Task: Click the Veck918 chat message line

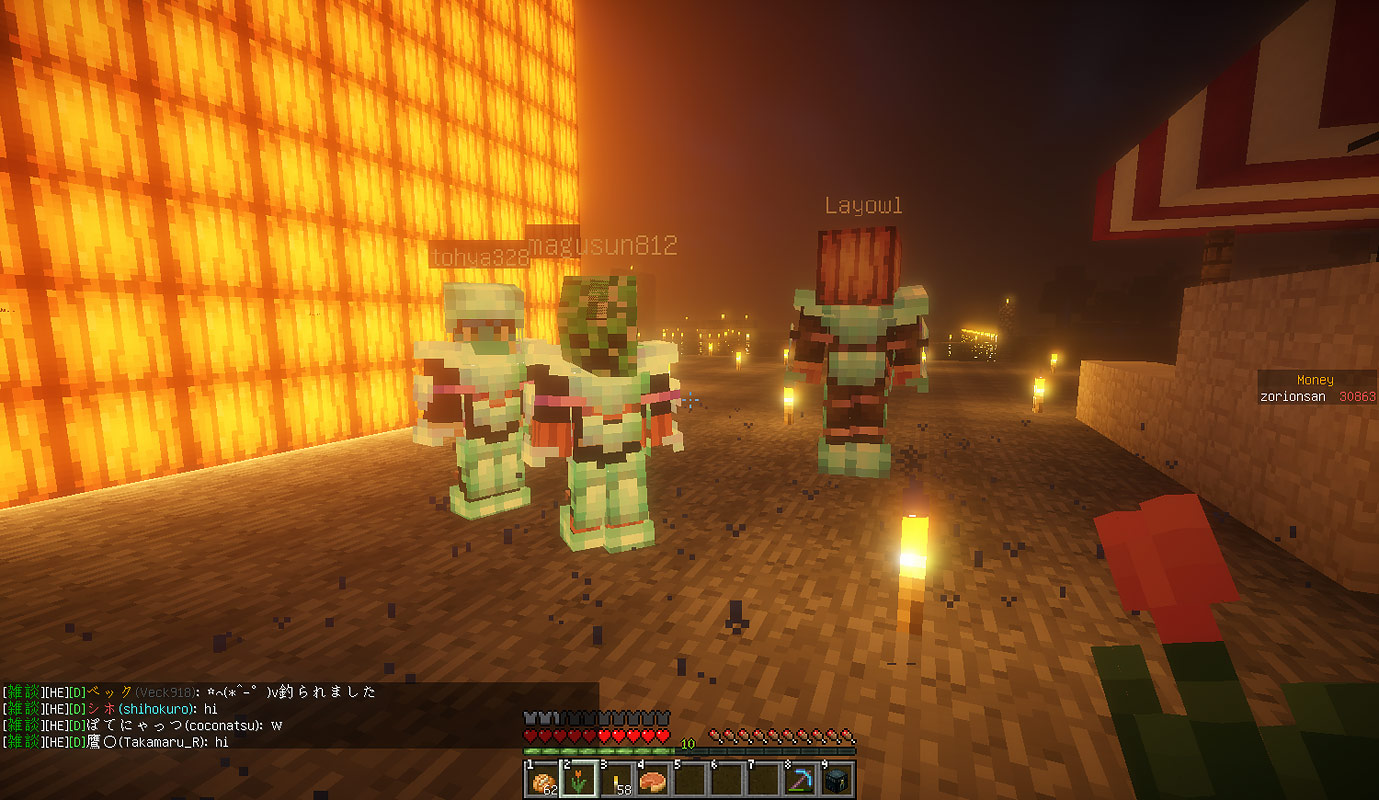Action: [190, 692]
